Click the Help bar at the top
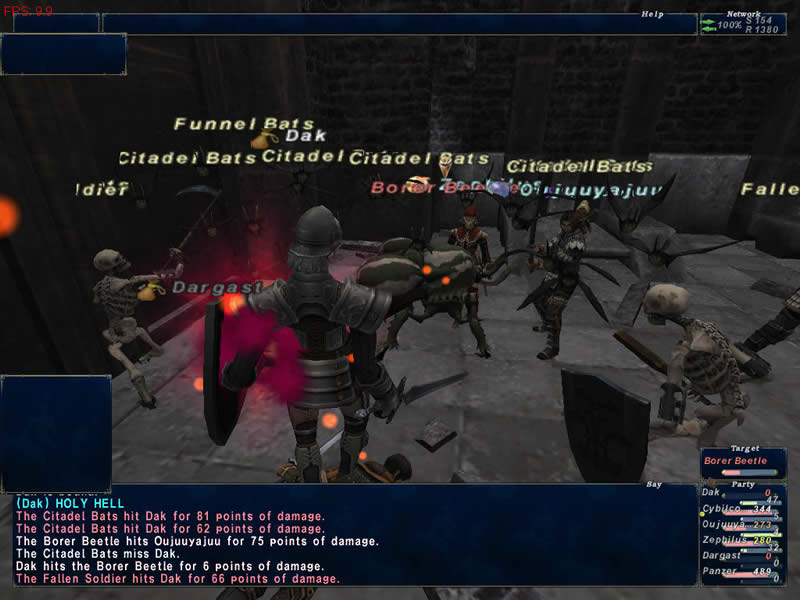Viewport: 800px width, 600px height. pos(399,24)
